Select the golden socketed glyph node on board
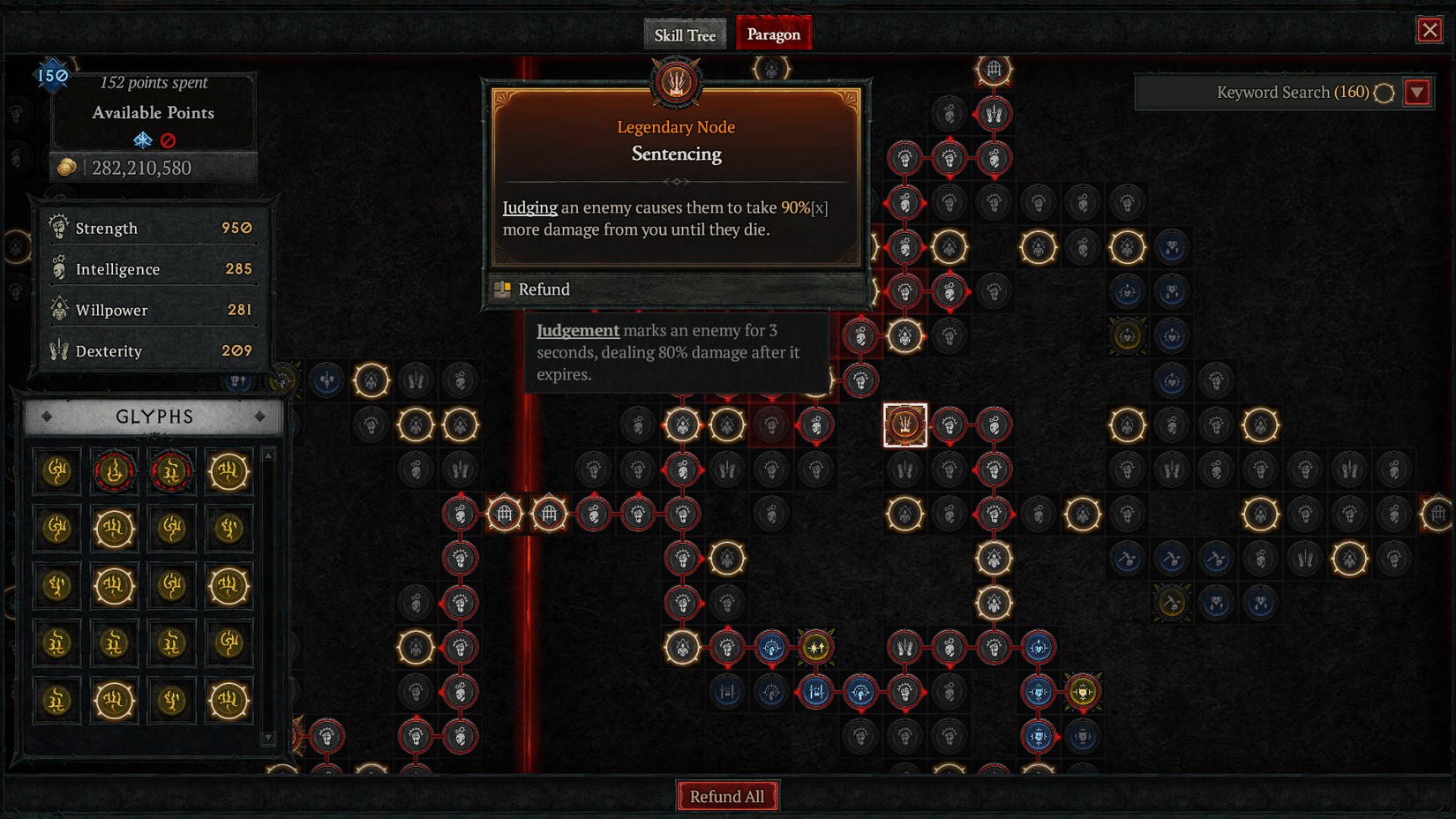Screen dimensions: 1456x819 814,647
